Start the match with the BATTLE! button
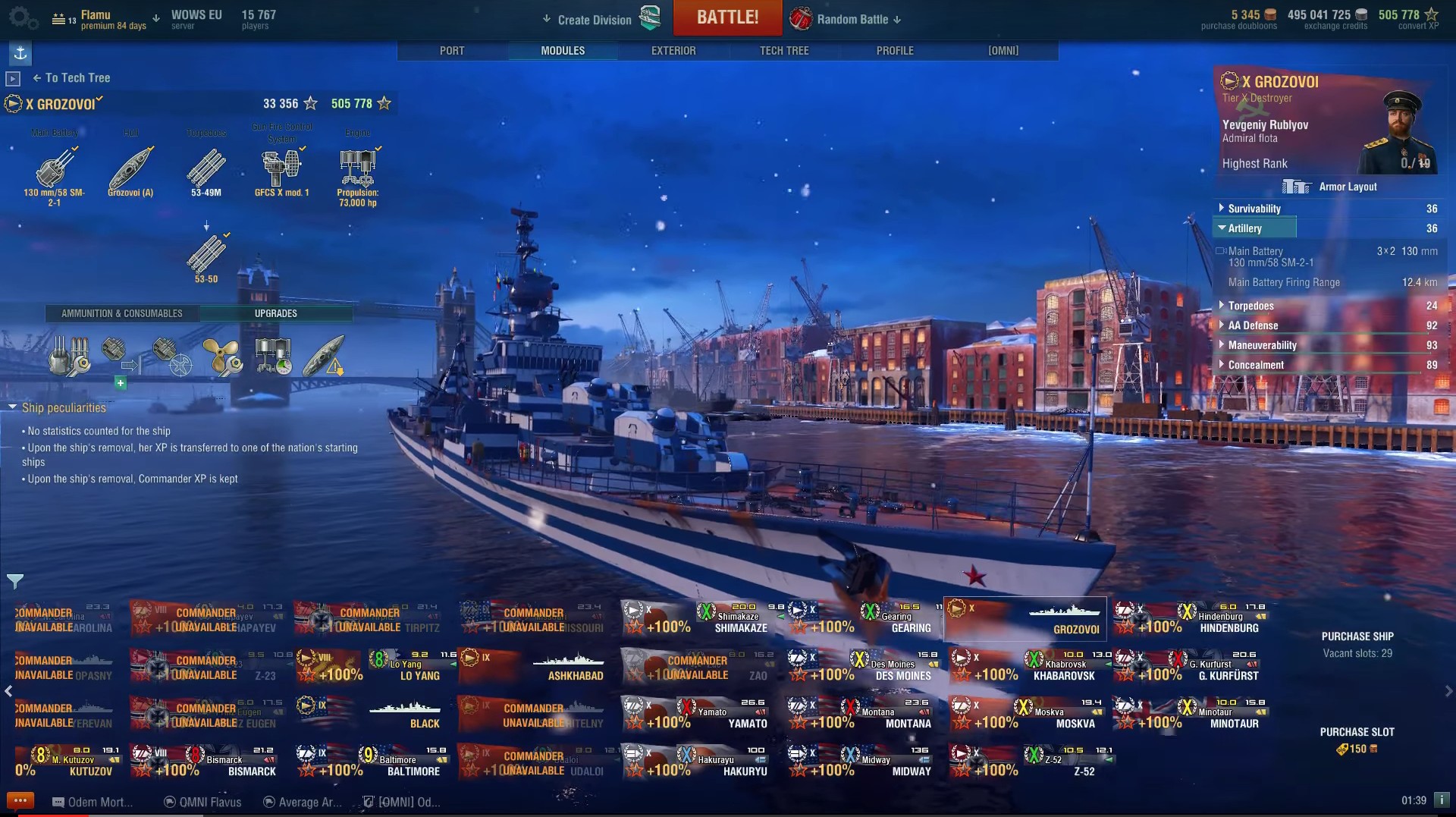Screen dimensions: 1456x817 [727, 17]
